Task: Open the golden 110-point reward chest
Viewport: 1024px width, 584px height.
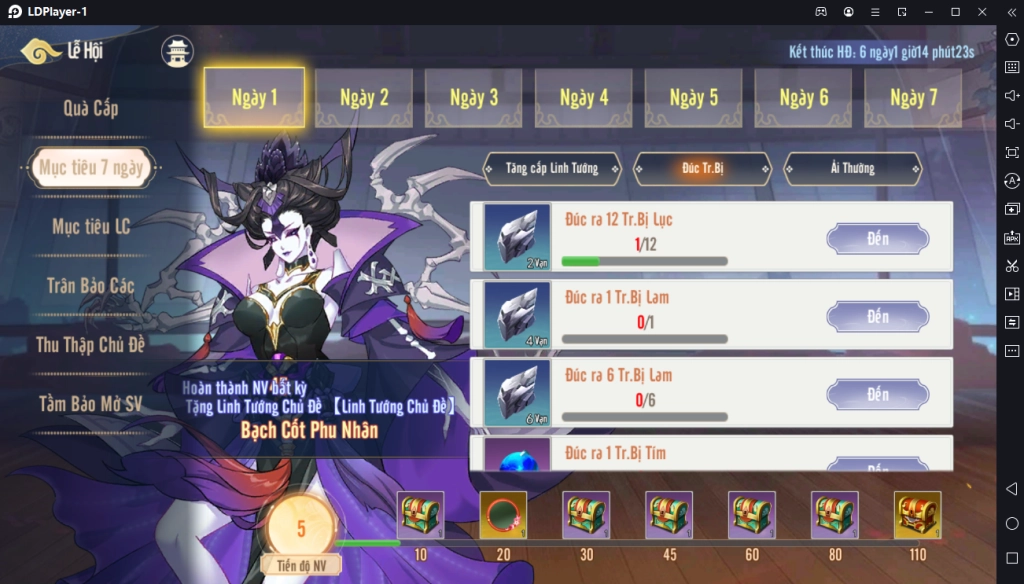Action: [x=917, y=514]
